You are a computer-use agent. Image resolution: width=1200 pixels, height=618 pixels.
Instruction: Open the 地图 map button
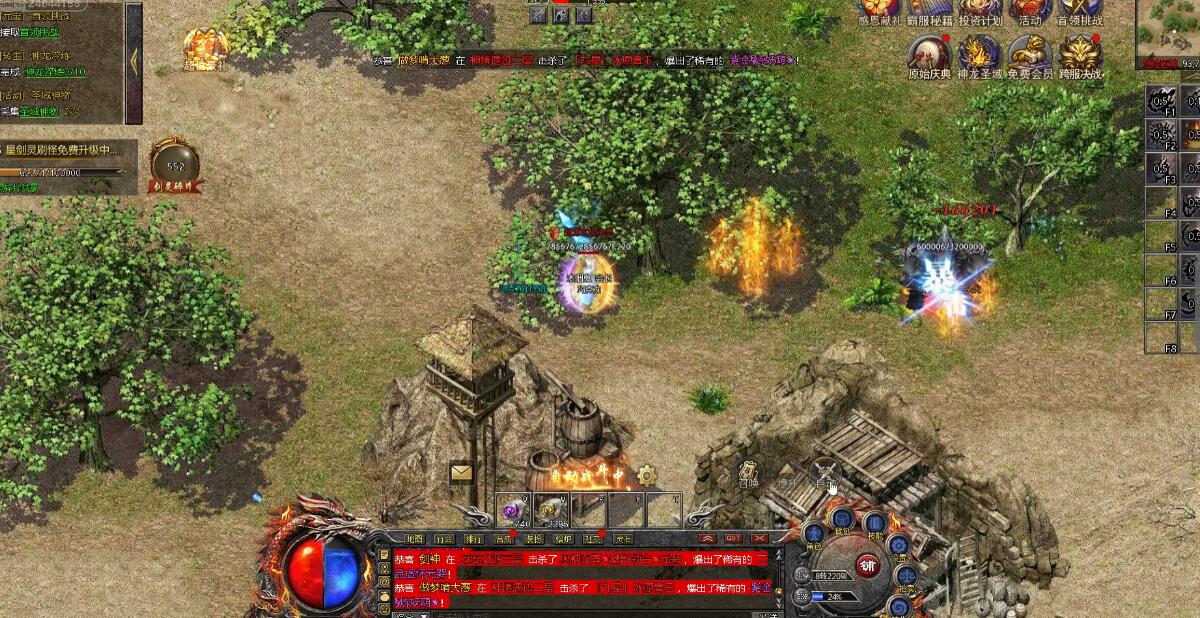[415, 539]
